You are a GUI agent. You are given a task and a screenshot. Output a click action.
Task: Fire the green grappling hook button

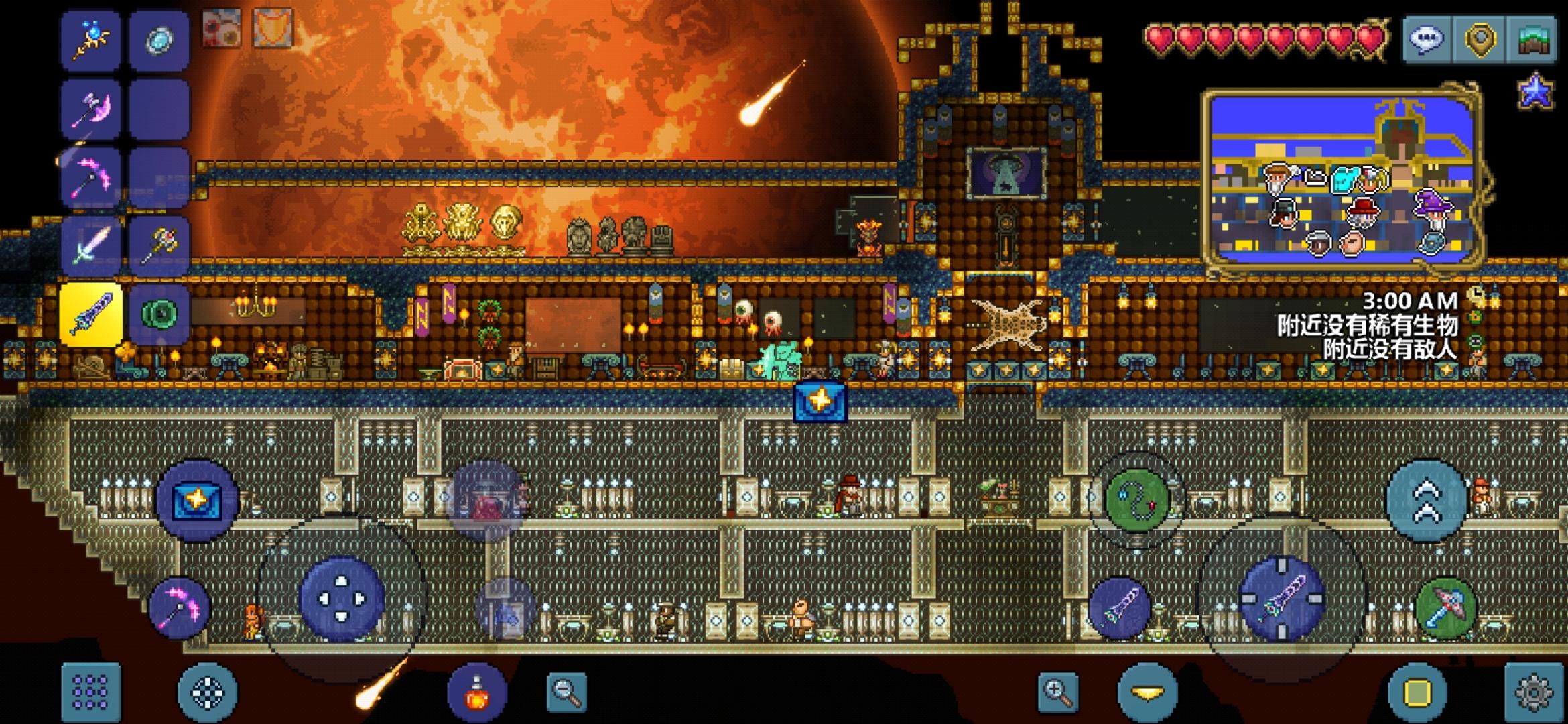(x=1136, y=501)
